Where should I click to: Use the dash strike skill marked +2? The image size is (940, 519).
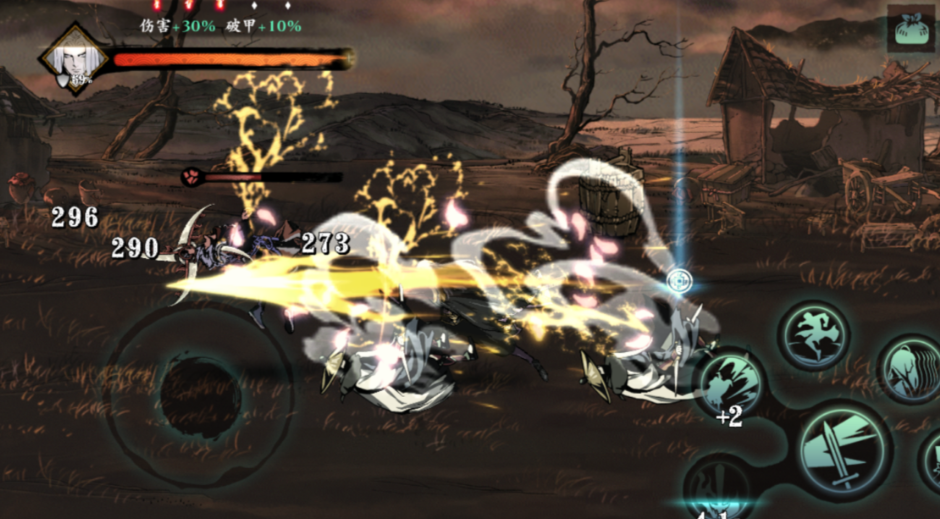pos(731,384)
